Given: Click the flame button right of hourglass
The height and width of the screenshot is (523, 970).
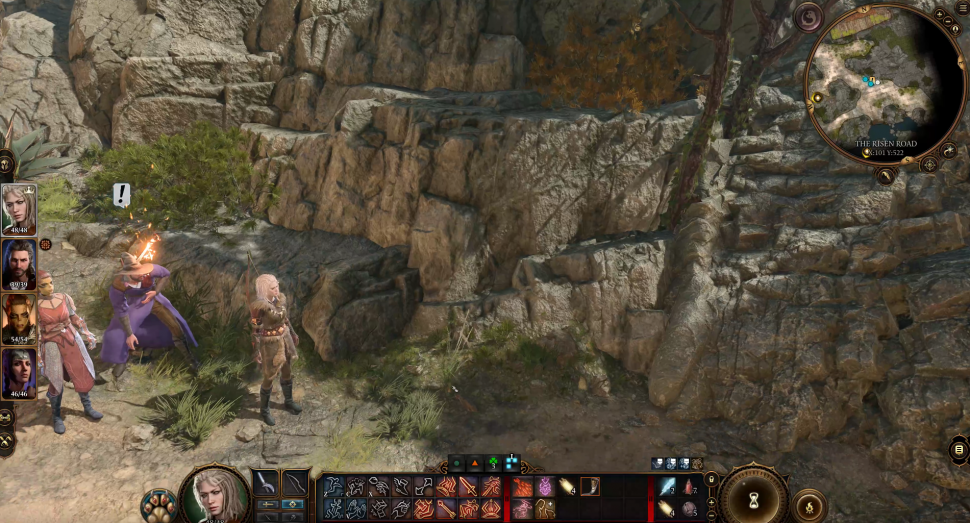Looking at the screenshot, I should click(806, 505).
